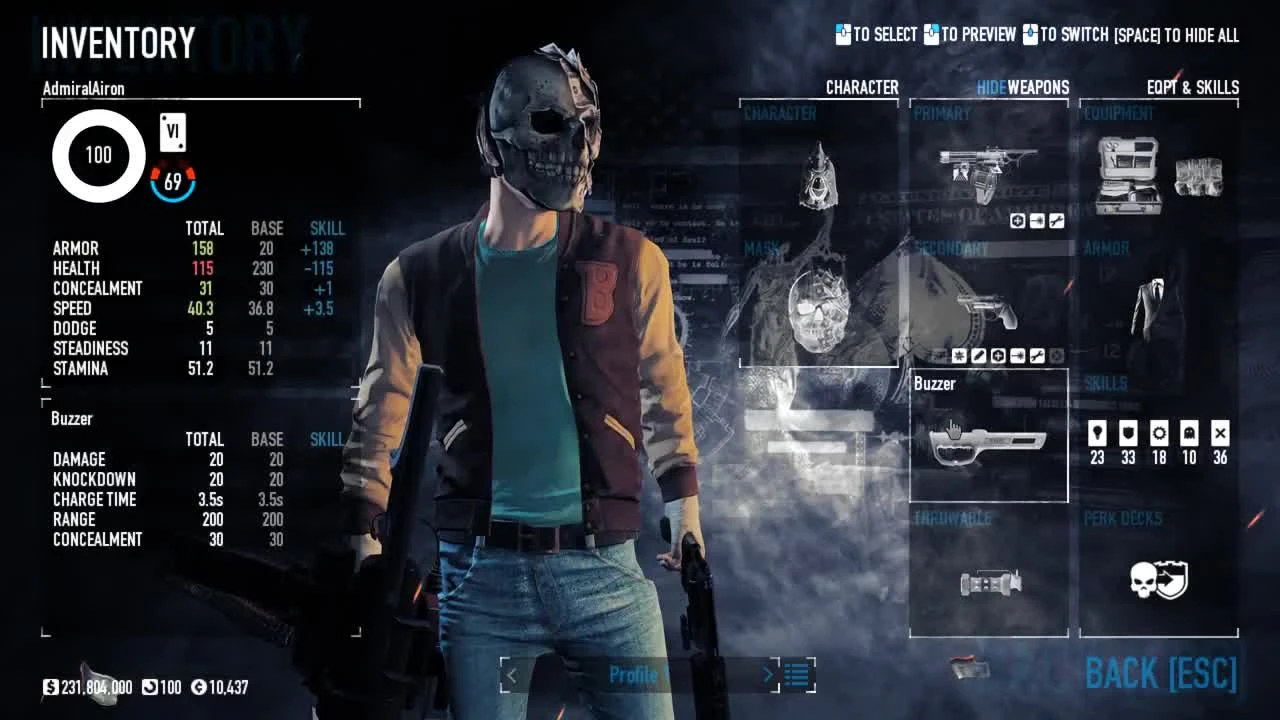
Task: Switch to the CHARACTER tab
Action: 860,88
